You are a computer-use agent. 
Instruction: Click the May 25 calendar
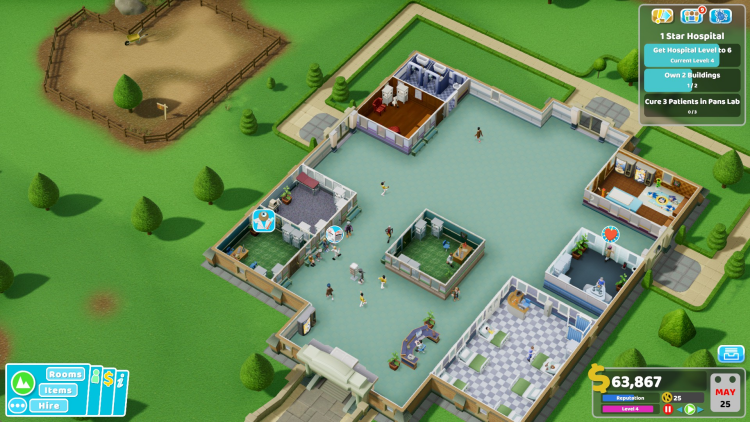click(x=724, y=393)
